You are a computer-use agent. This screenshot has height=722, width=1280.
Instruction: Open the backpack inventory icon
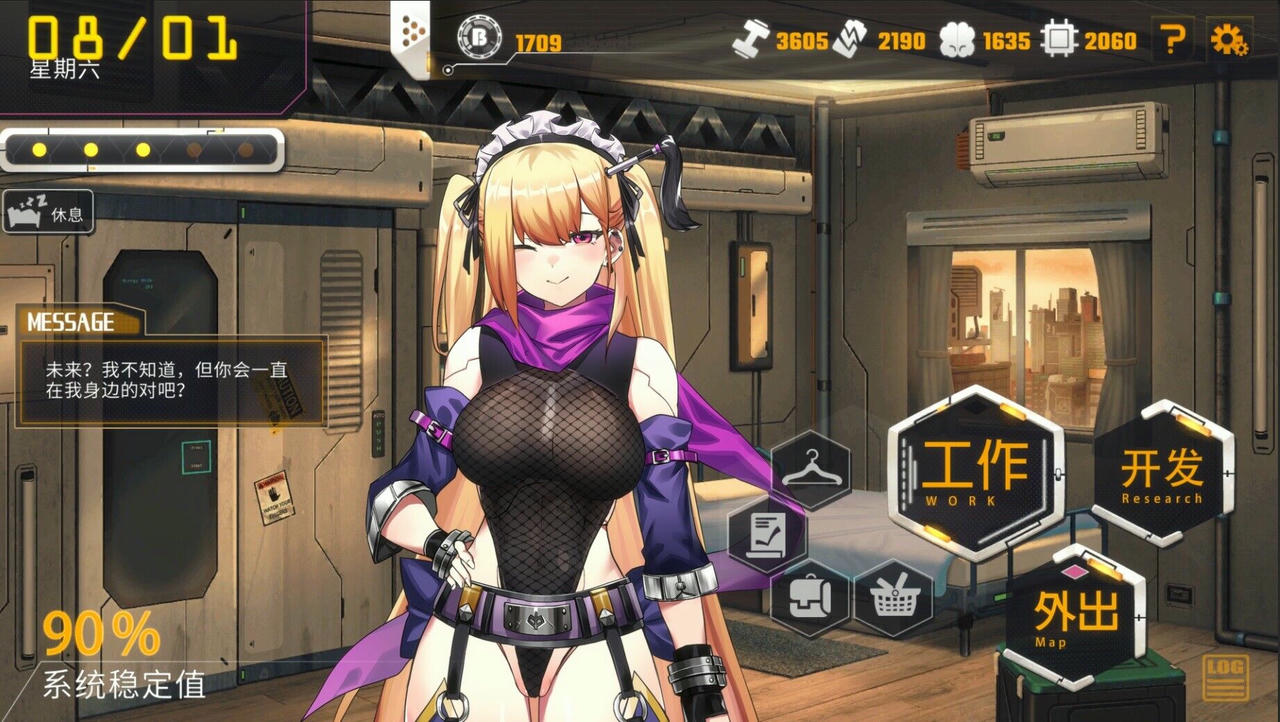pos(812,597)
